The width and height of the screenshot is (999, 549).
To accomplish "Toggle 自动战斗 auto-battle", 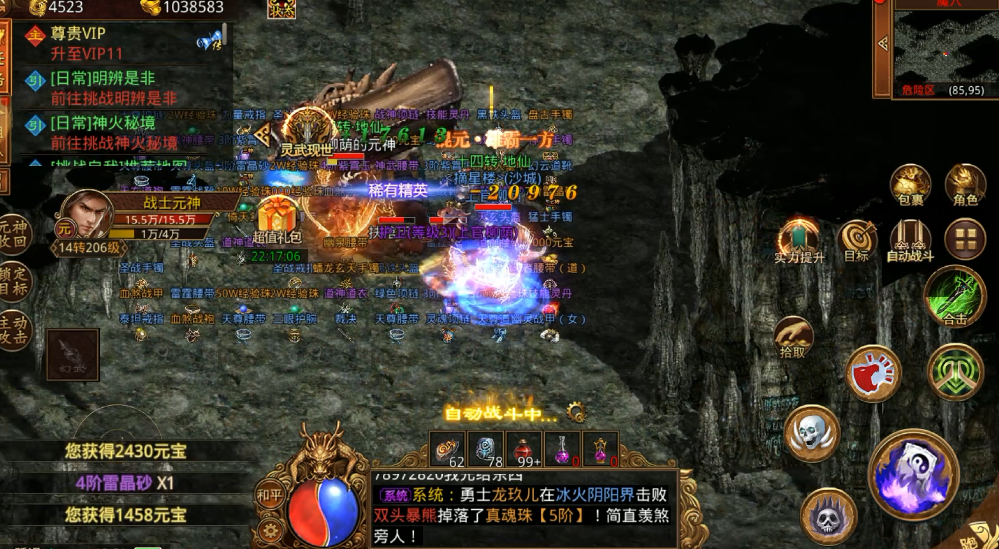I will [910, 238].
